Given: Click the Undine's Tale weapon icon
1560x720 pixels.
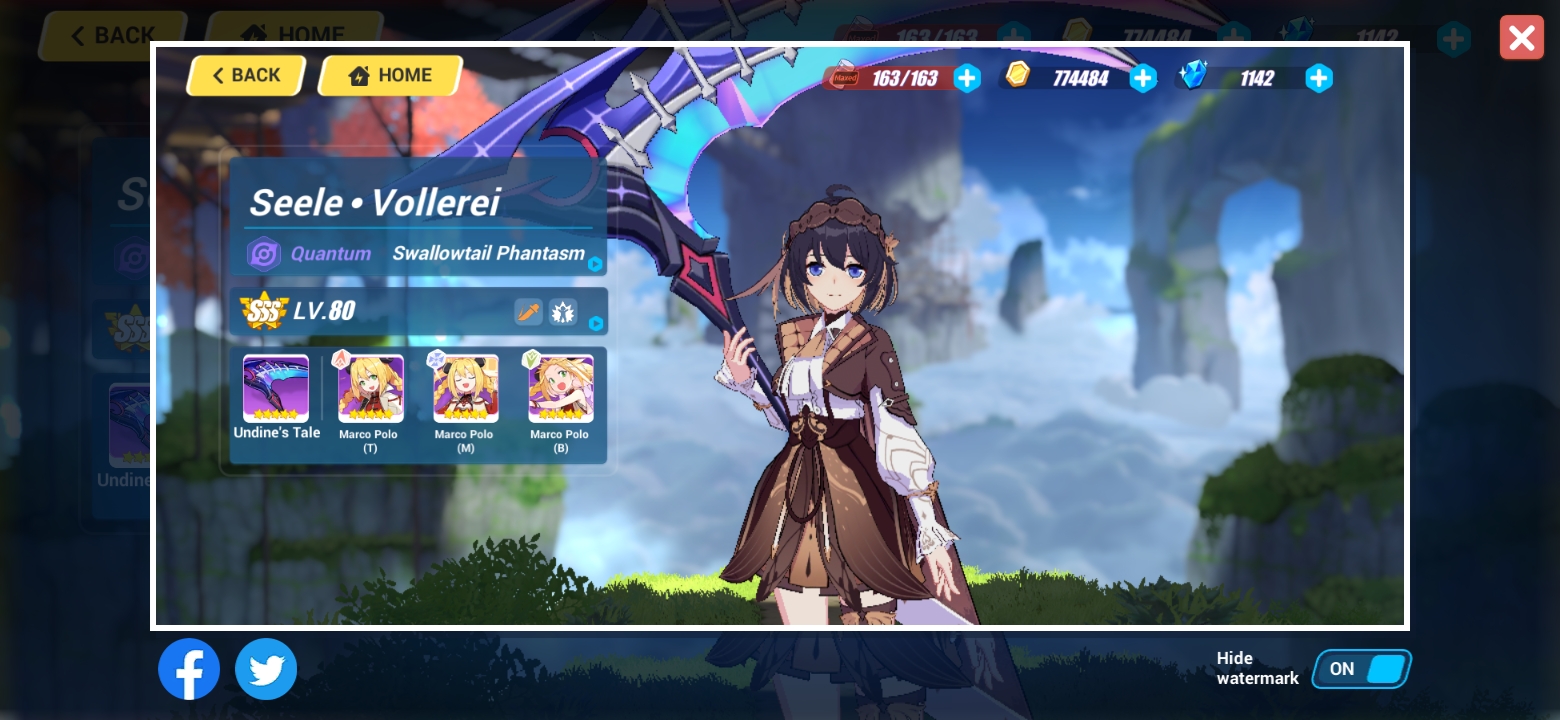Looking at the screenshot, I should 277,388.
